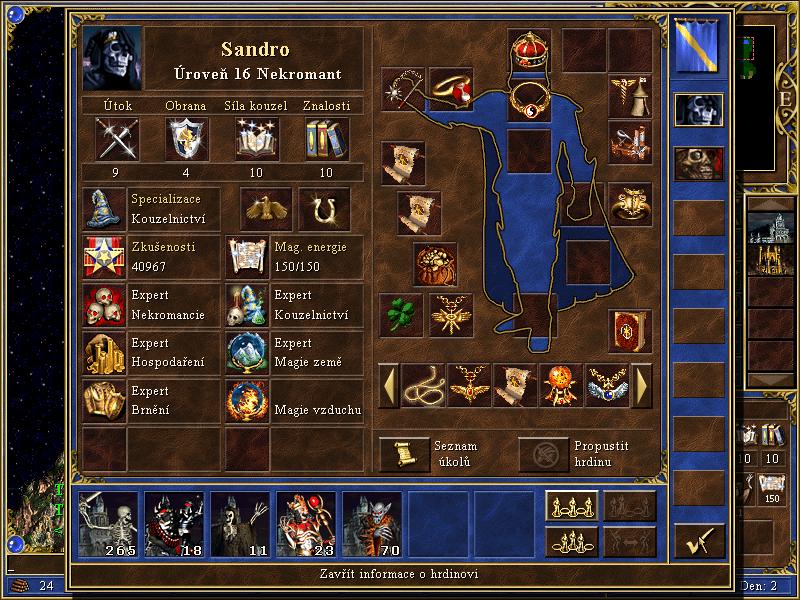Select the Expert Nekromancie skill
Screen dimensions: 800x600
[x=104, y=305]
